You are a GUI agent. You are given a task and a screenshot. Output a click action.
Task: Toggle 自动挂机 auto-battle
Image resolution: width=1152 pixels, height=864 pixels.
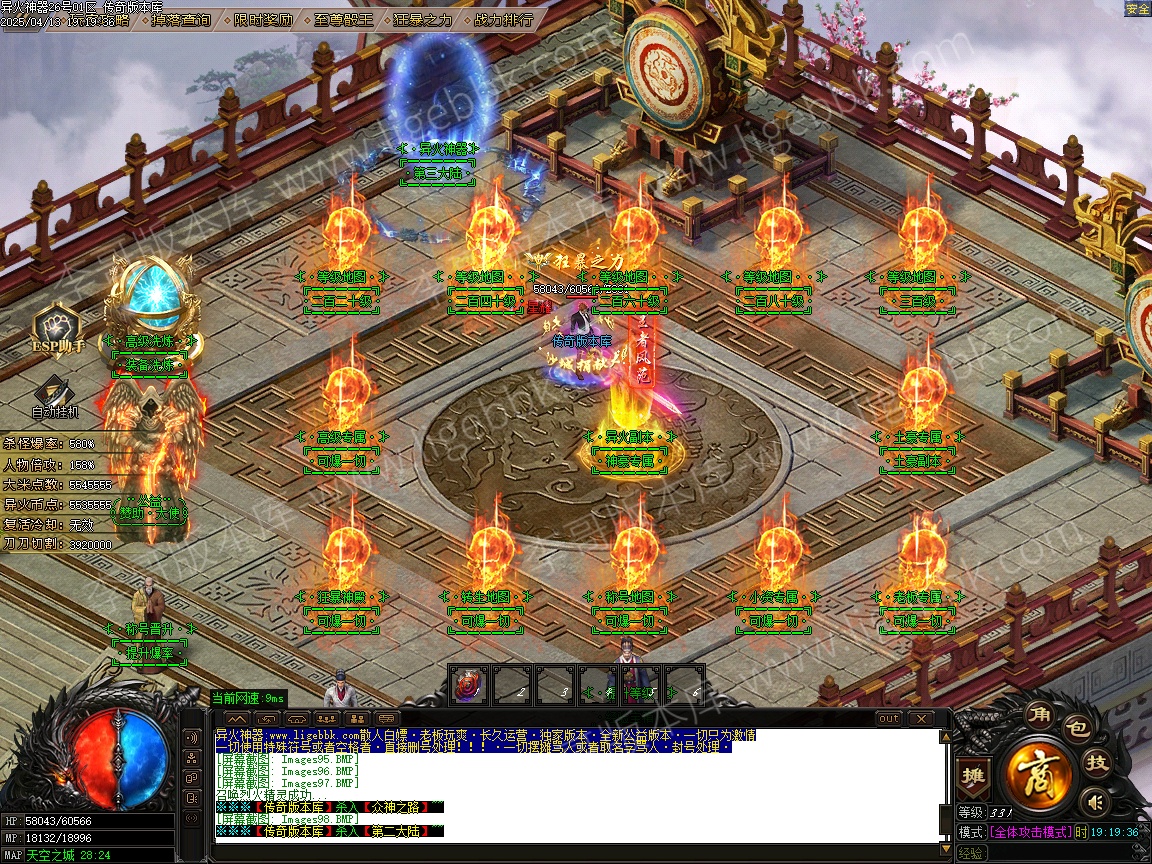click(55, 397)
